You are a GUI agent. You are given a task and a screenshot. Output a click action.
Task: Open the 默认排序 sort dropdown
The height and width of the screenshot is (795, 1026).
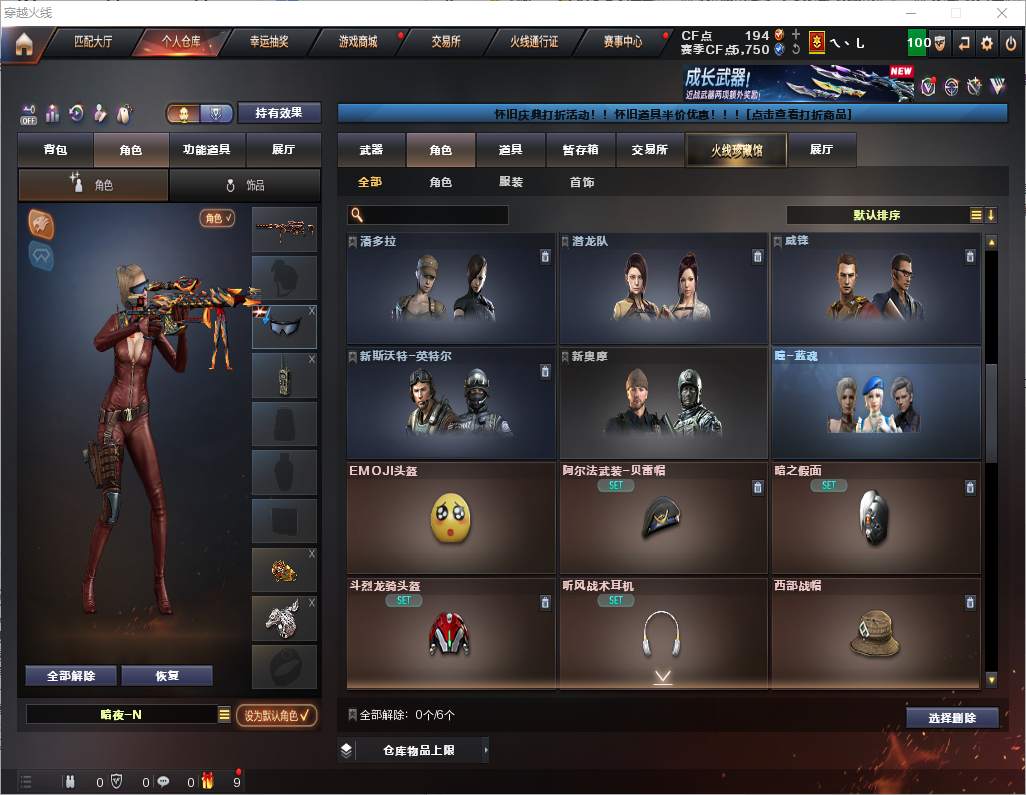click(x=876, y=215)
